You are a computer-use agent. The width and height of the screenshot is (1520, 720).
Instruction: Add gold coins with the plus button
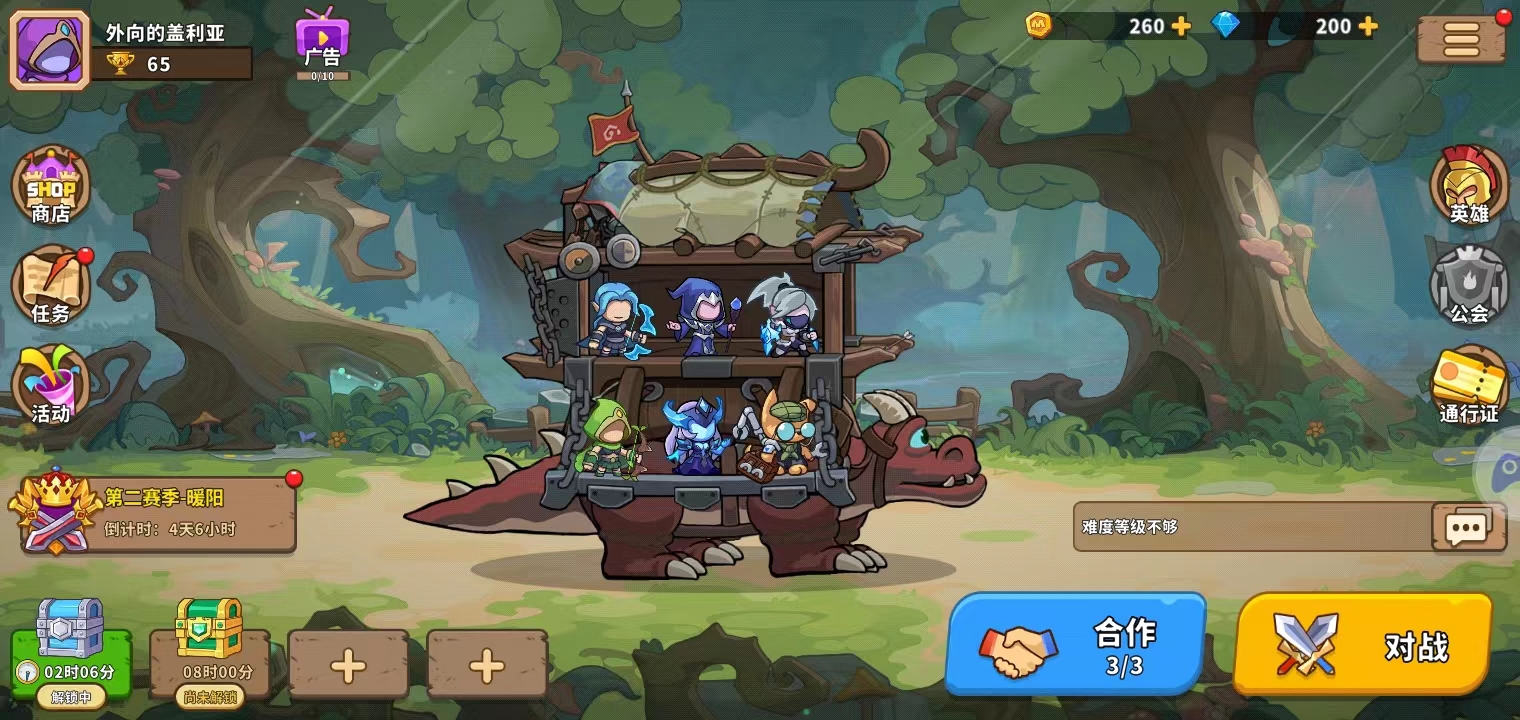click(x=1181, y=26)
